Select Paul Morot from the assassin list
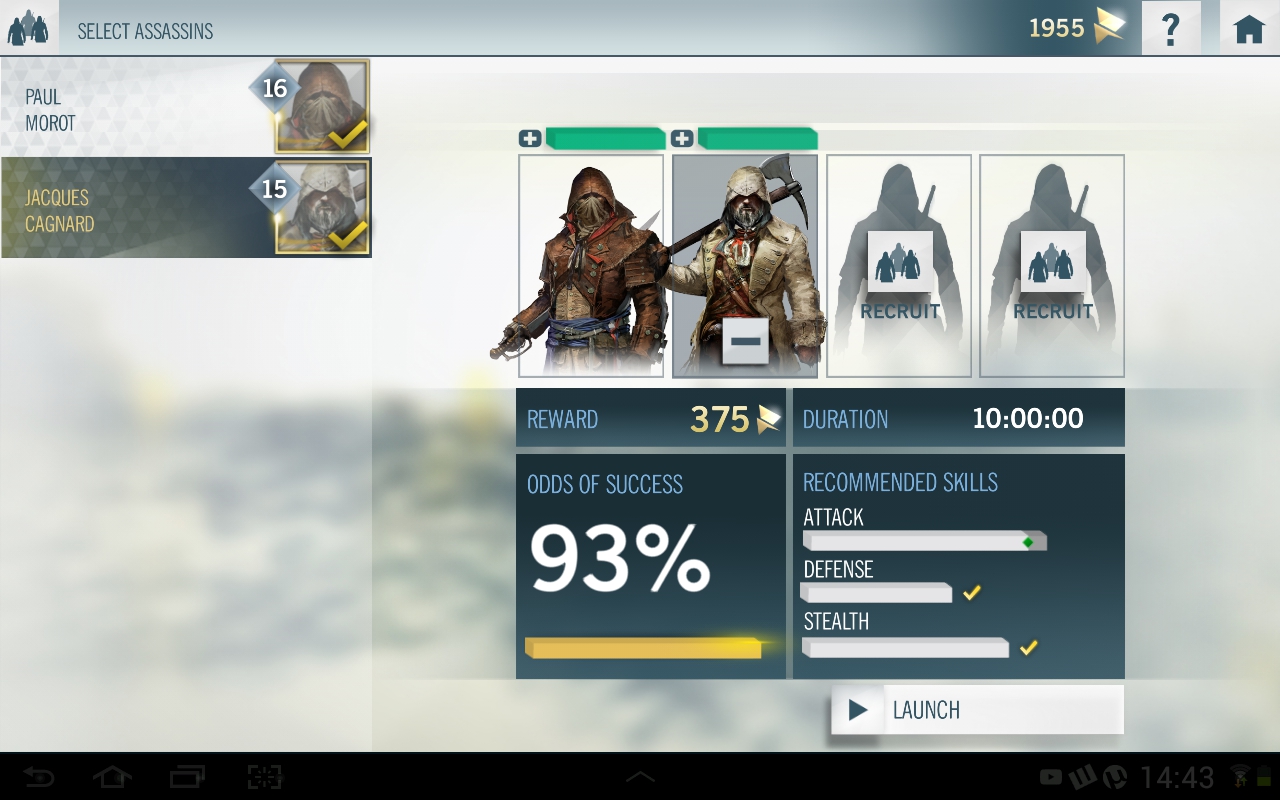This screenshot has width=1280, height=800. 186,107
